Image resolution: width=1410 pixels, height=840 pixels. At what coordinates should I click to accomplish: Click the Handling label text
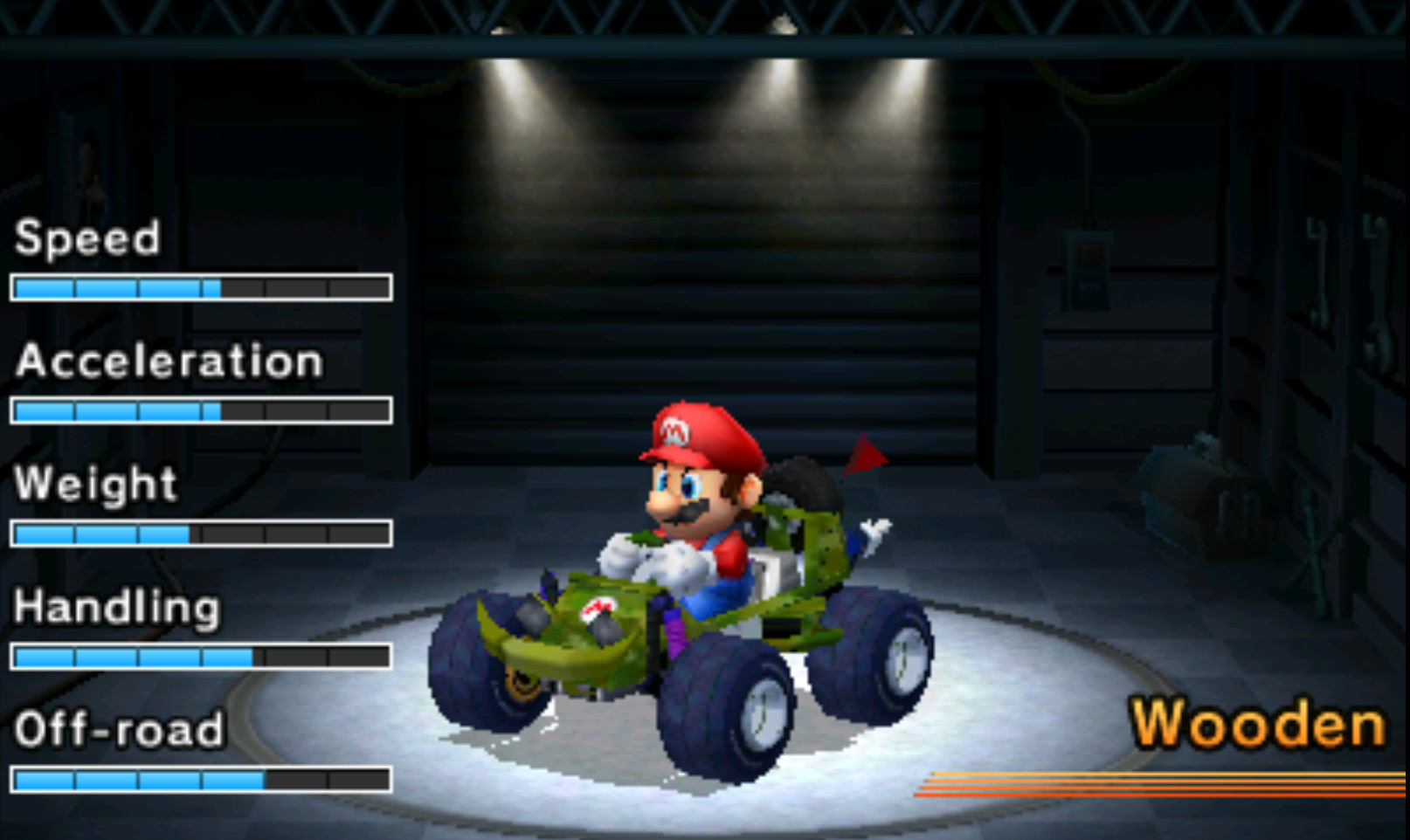coord(116,607)
